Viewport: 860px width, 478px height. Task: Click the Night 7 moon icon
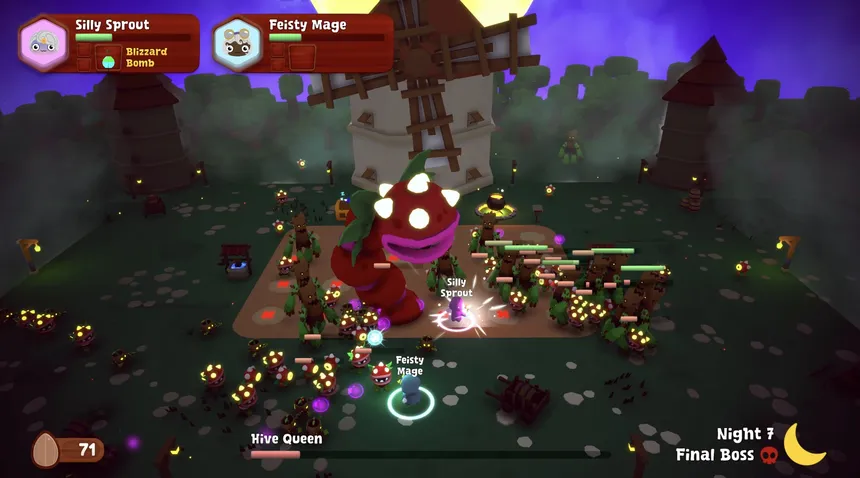804,444
